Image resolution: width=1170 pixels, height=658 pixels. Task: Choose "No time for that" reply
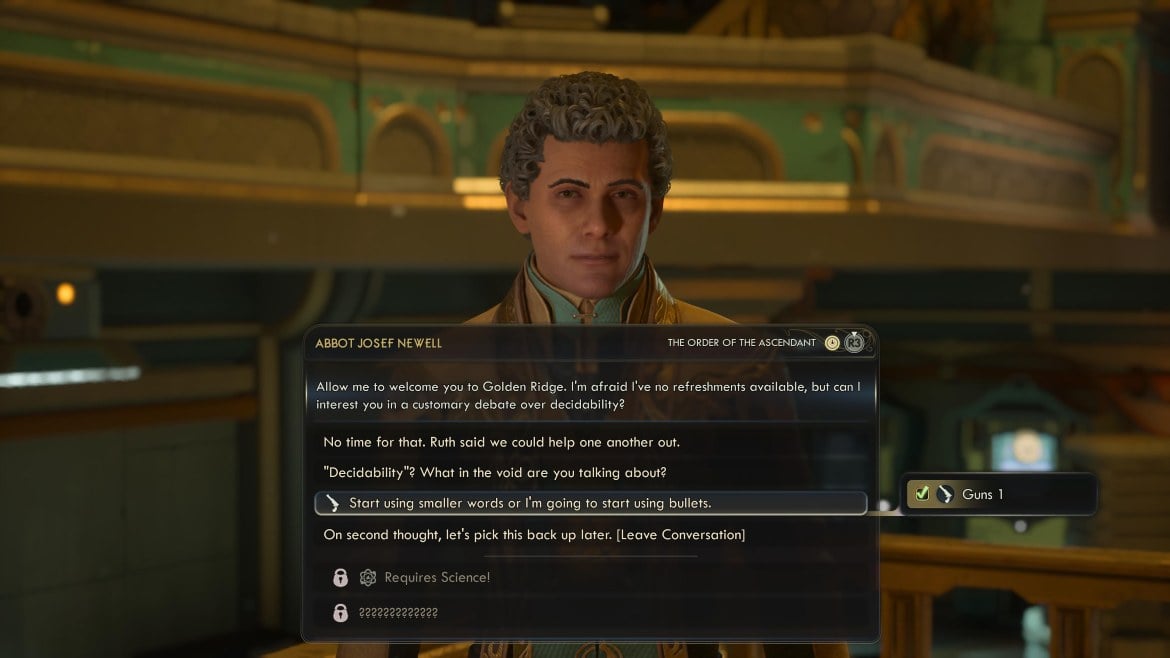tap(501, 441)
